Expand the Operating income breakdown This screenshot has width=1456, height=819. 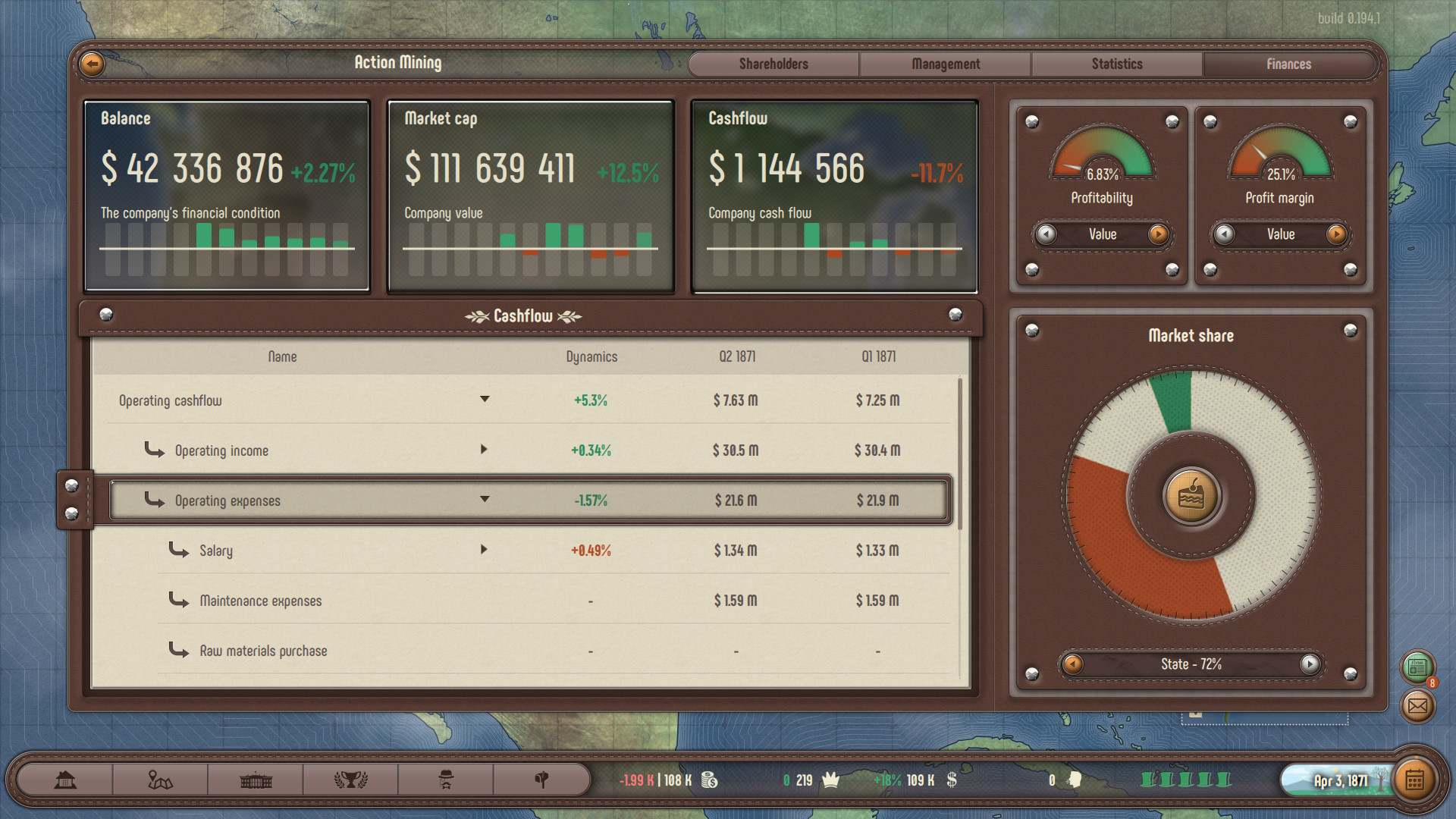click(x=485, y=450)
